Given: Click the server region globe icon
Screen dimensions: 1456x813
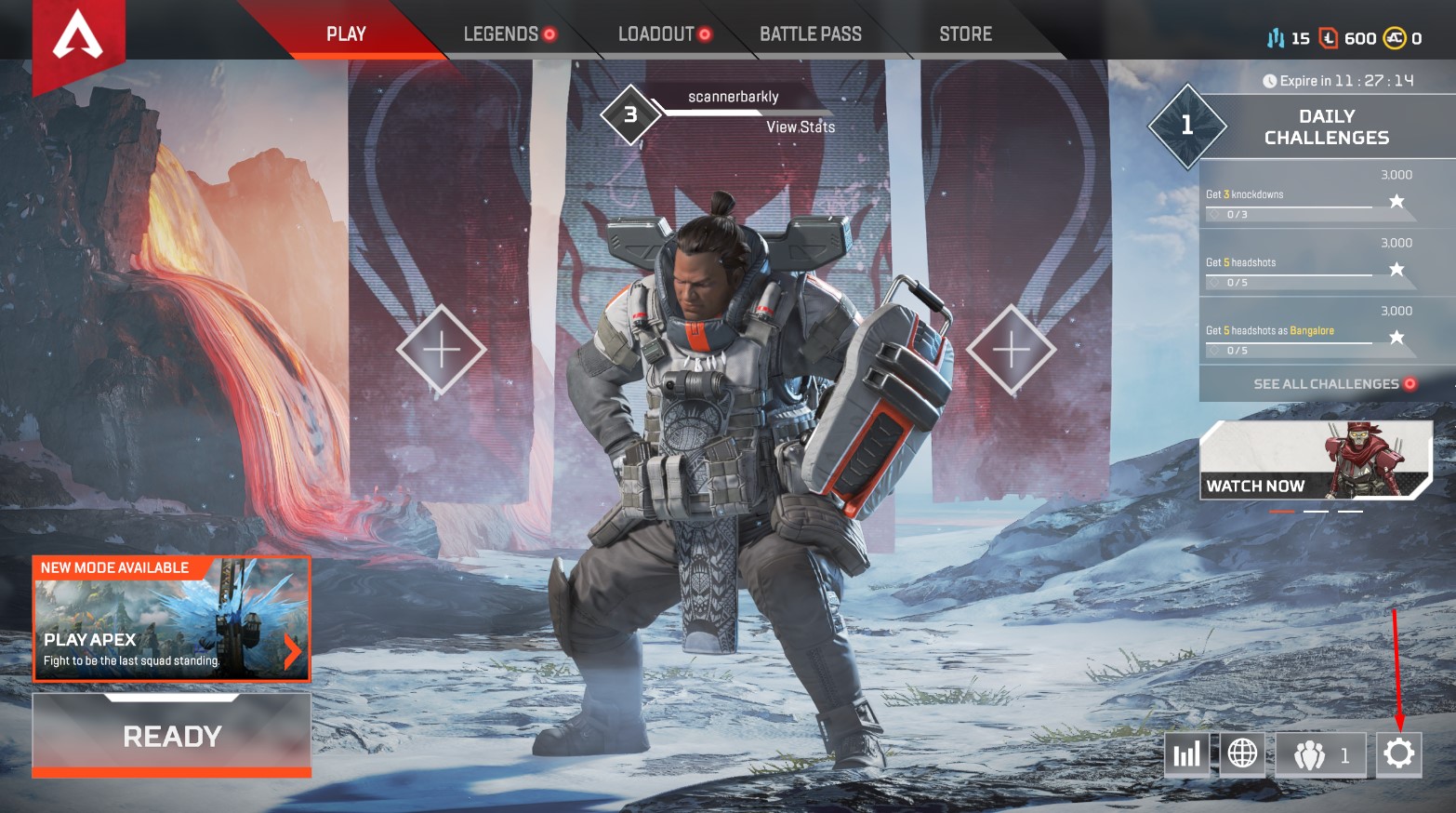Looking at the screenshot, I should point(1243,754).
